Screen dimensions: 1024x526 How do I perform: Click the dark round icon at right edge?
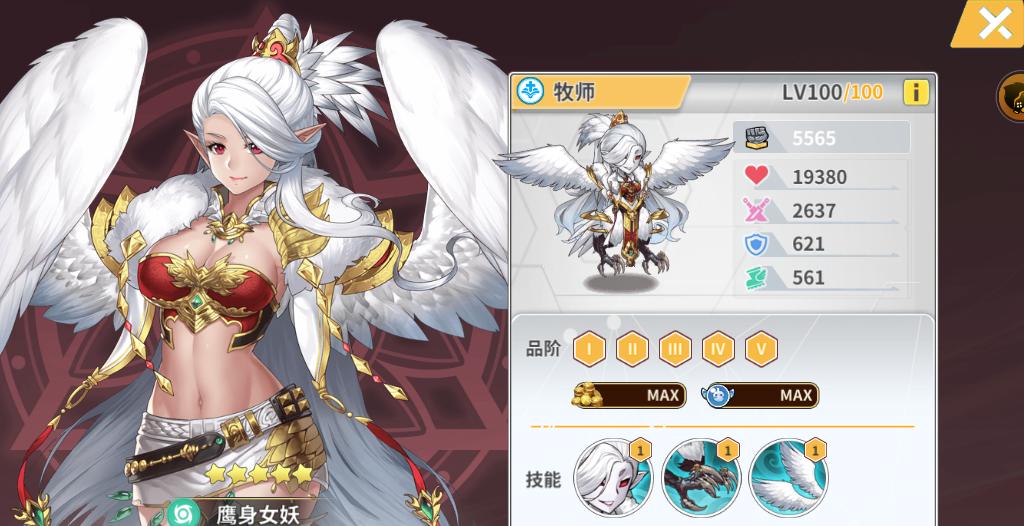pos(1012,97)
